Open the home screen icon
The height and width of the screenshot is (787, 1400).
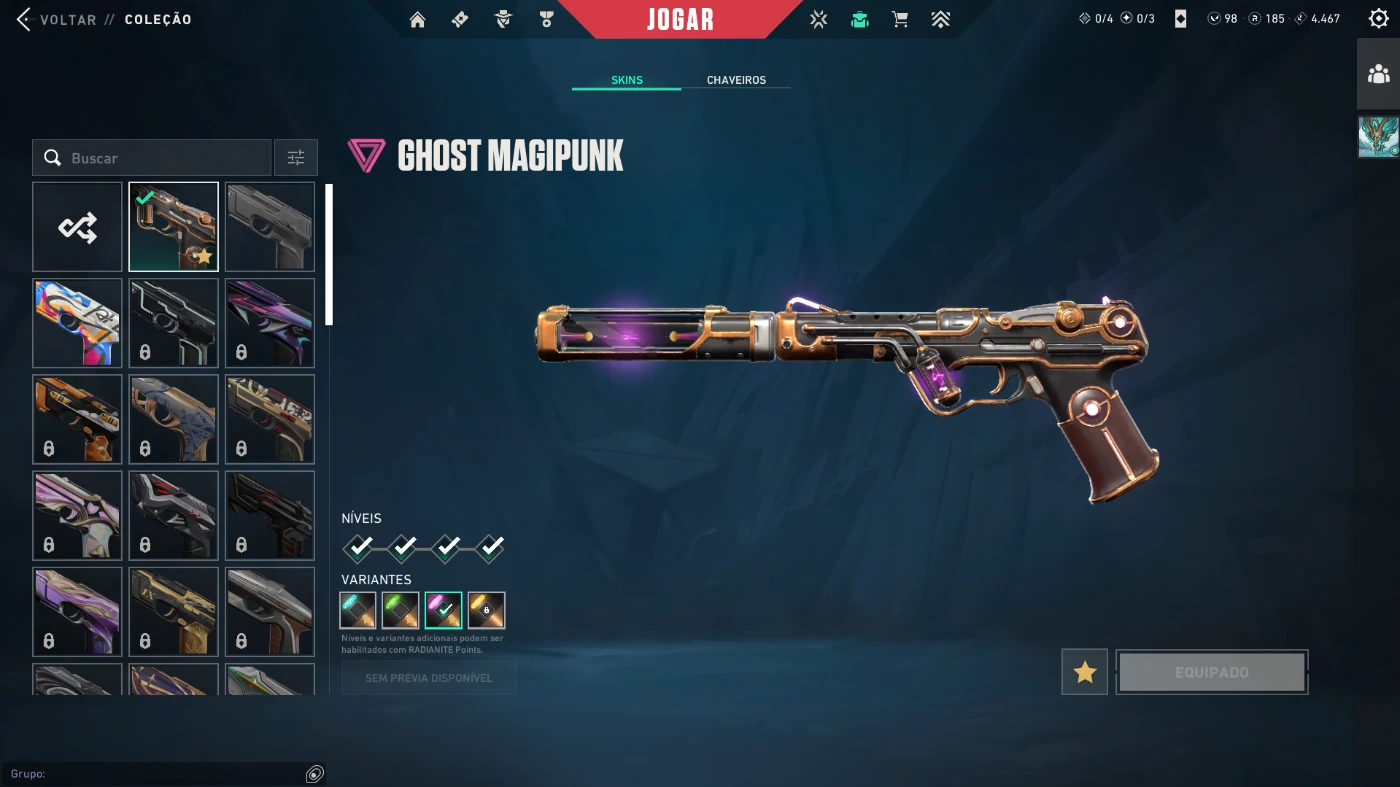418,19
